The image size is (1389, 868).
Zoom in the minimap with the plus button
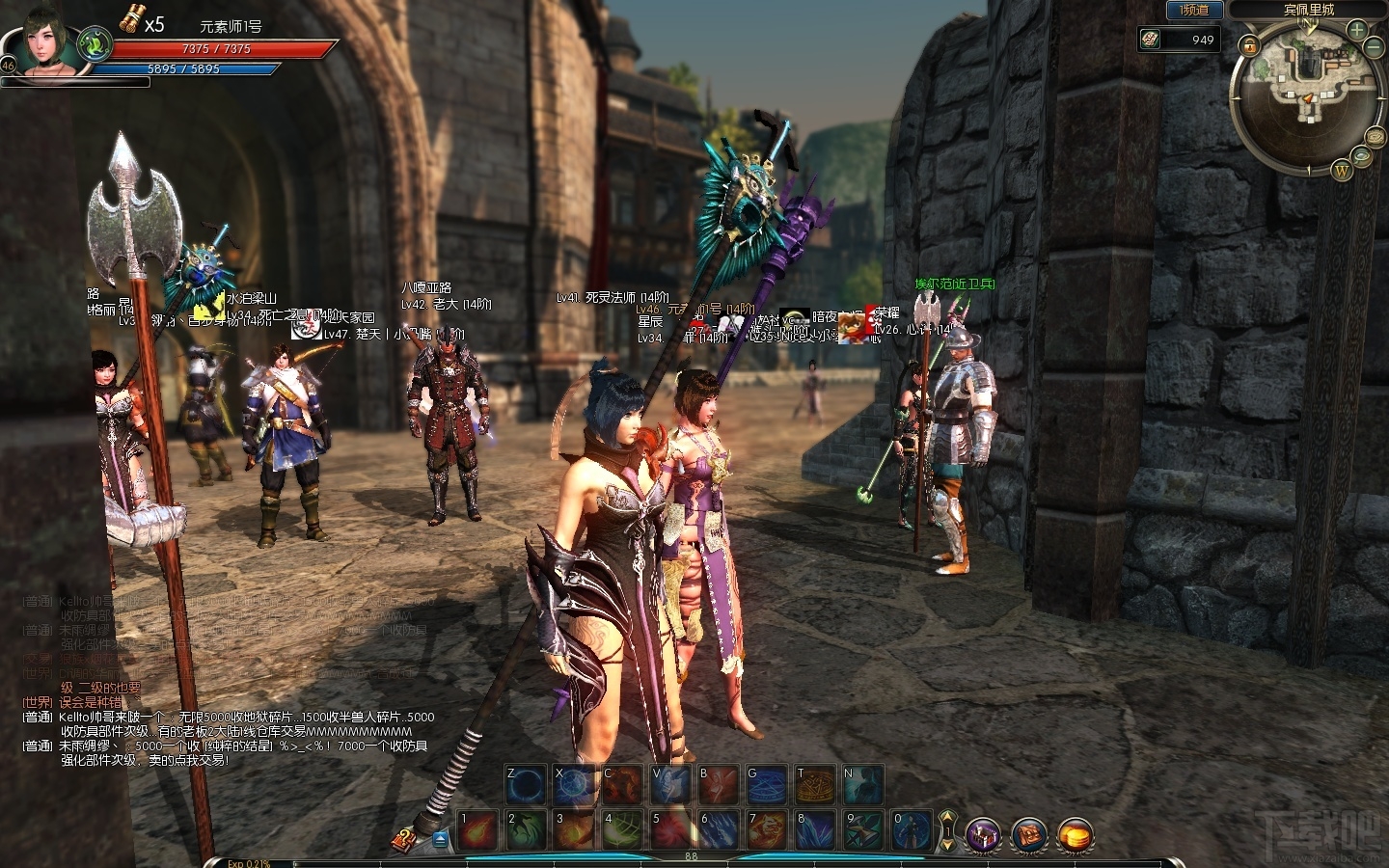coord(1356,29)
